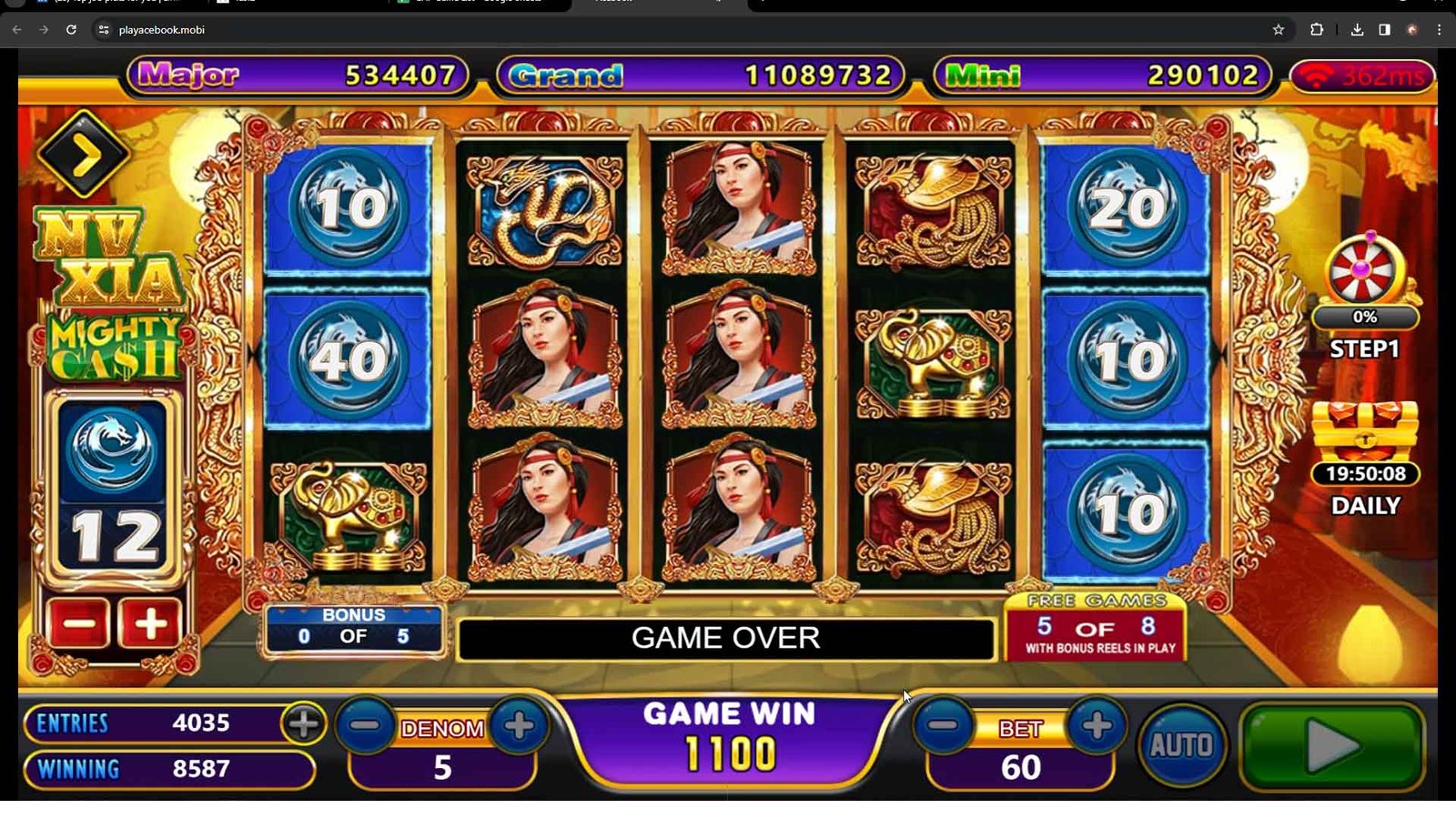Add more entries with the plus button
Image resolution: width=1456 pixels, height=819 pixels.
(x=303, y=723)
